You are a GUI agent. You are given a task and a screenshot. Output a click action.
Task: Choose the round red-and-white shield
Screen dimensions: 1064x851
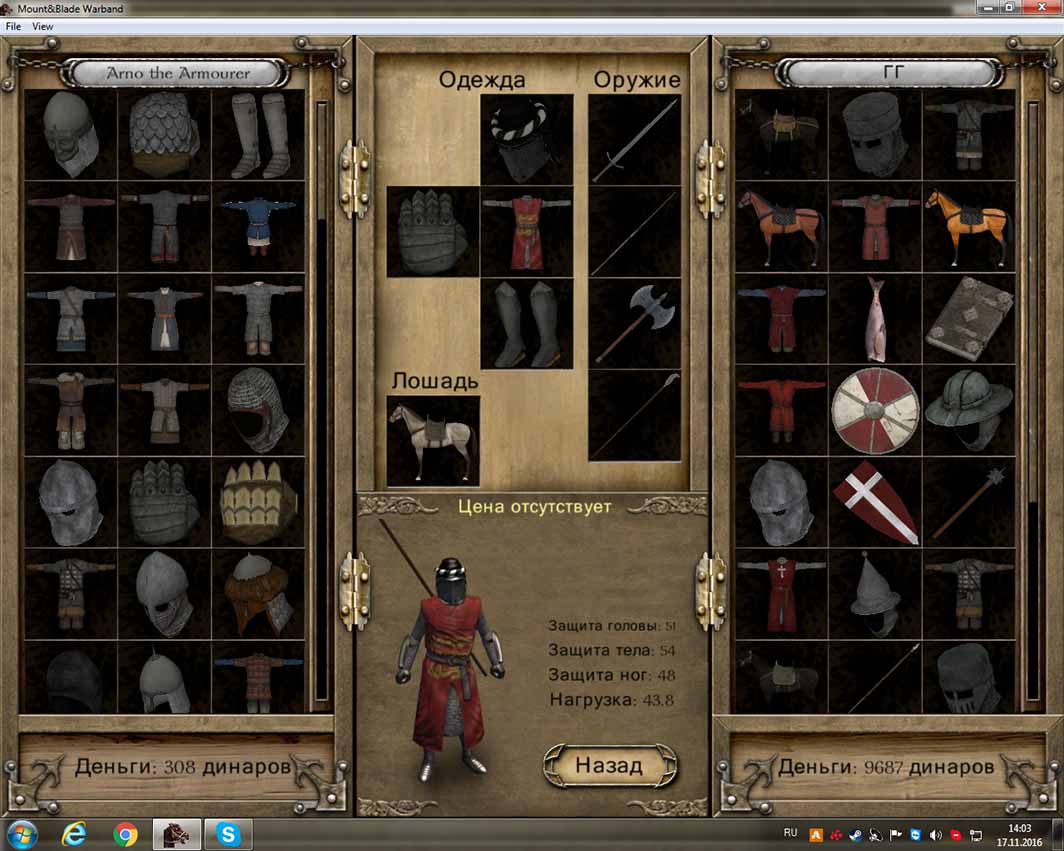point(875,410)
